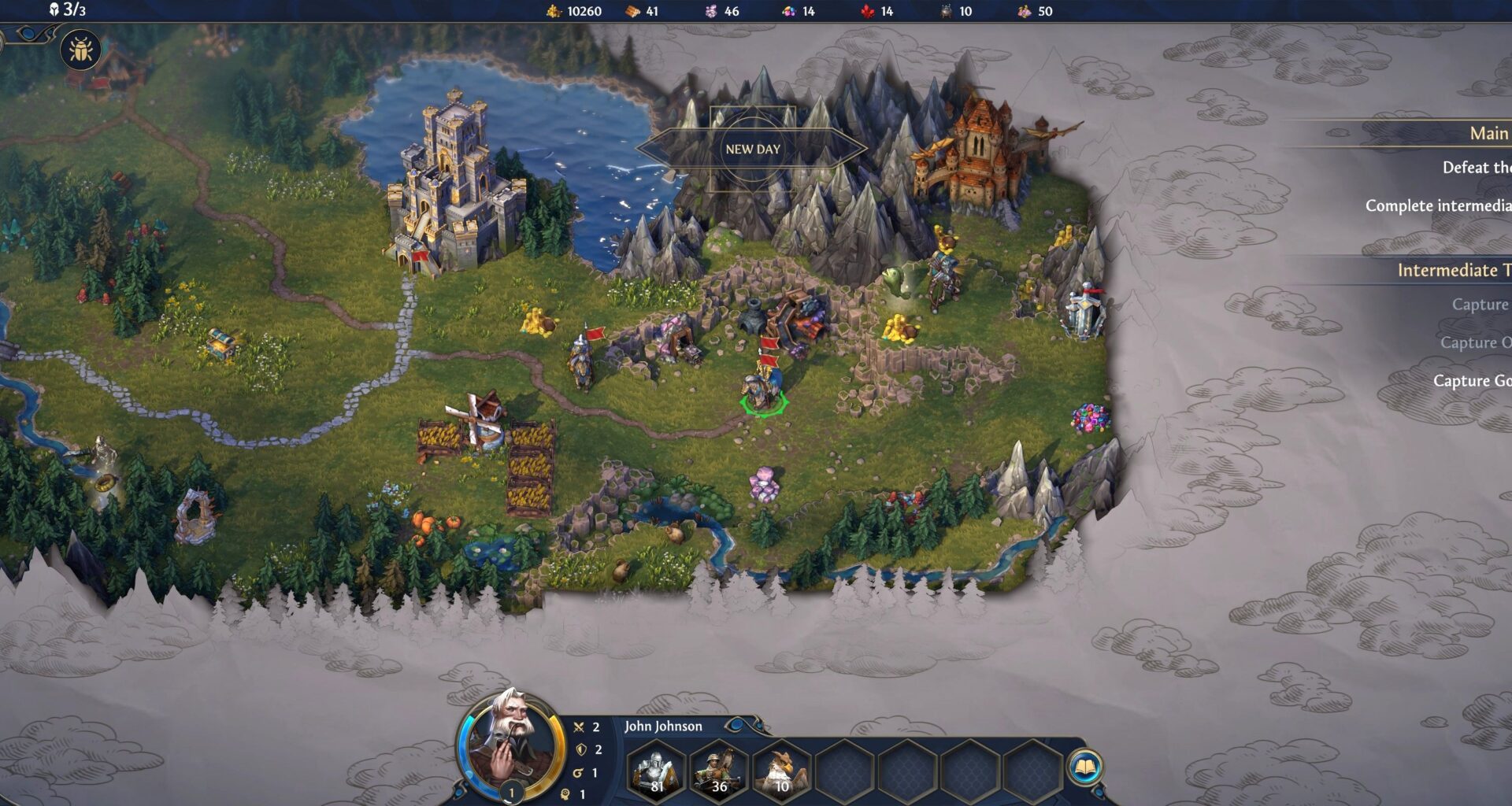The width and height of the screenshot is (1512, 806).
Task: Expand the Main objectives section header
Action: click(1487, 134)
